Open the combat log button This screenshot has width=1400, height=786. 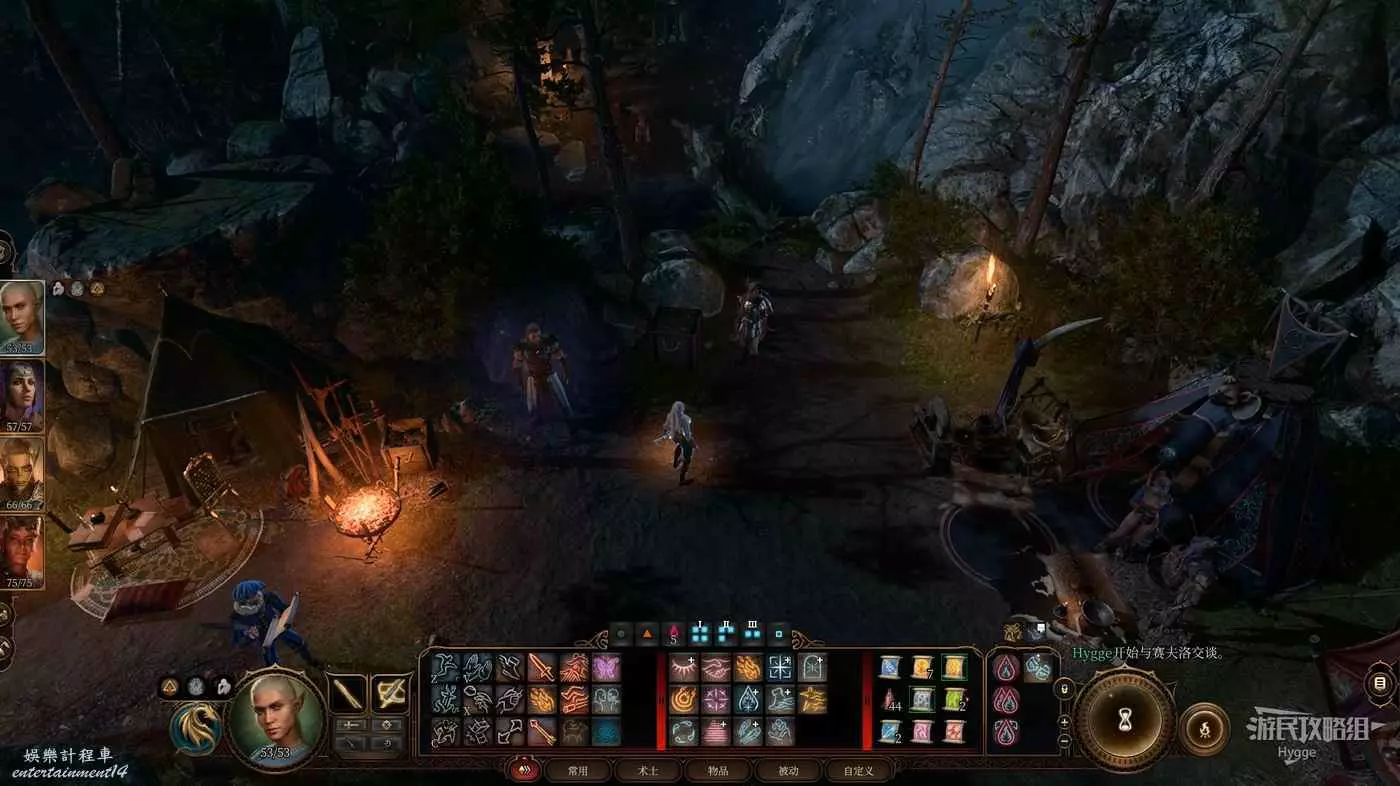point(1379,684)
